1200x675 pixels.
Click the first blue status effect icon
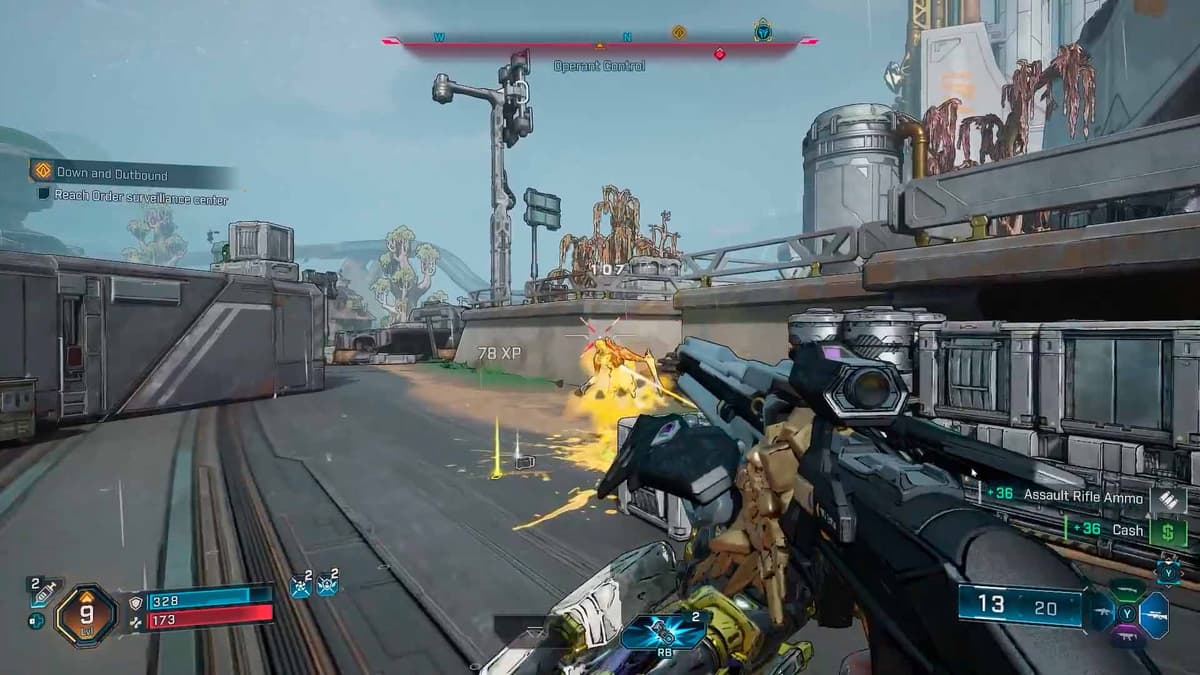pyautogui.click(x=300, y=587)
